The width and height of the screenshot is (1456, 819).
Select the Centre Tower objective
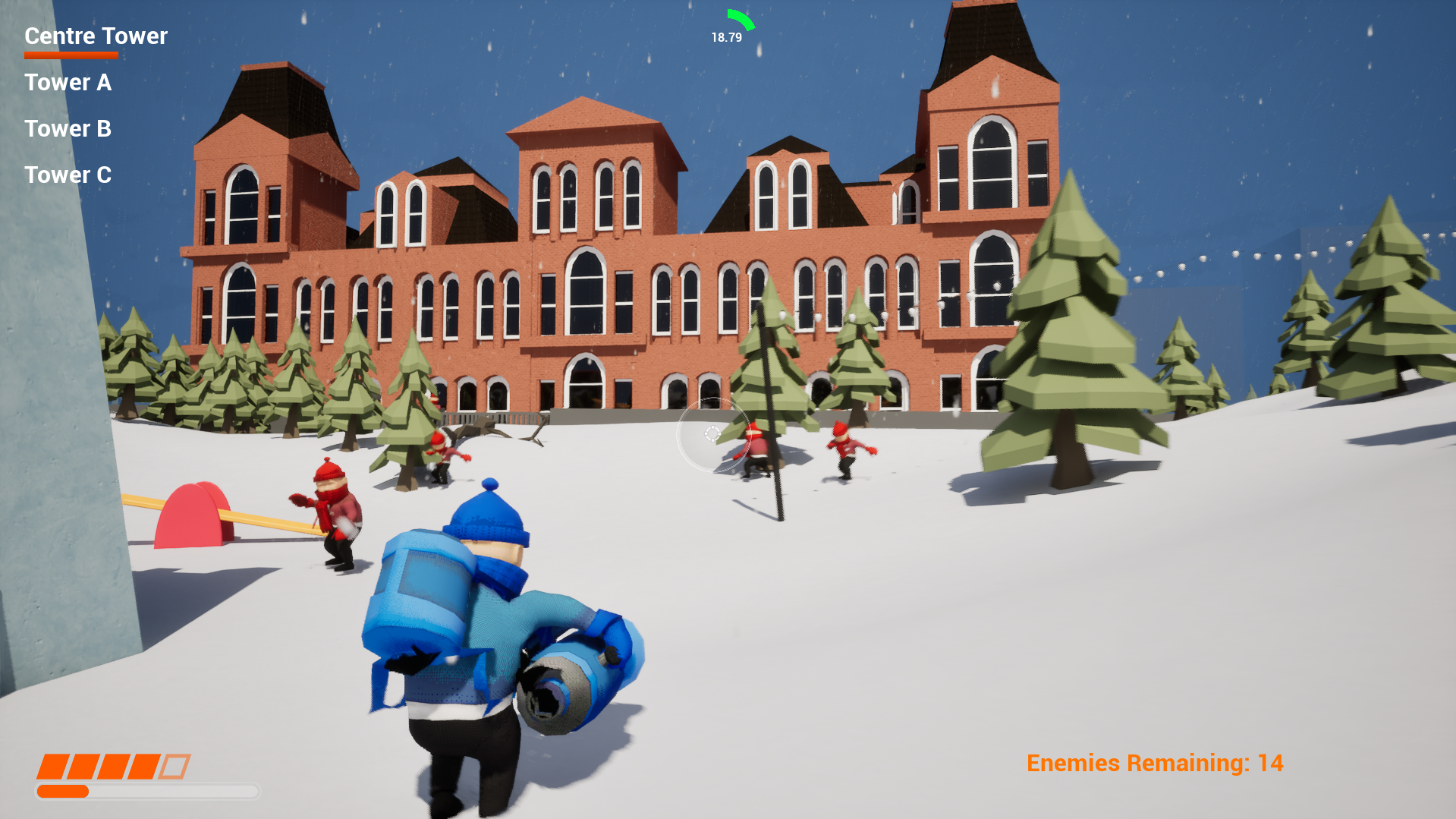(x=95, y=36)
